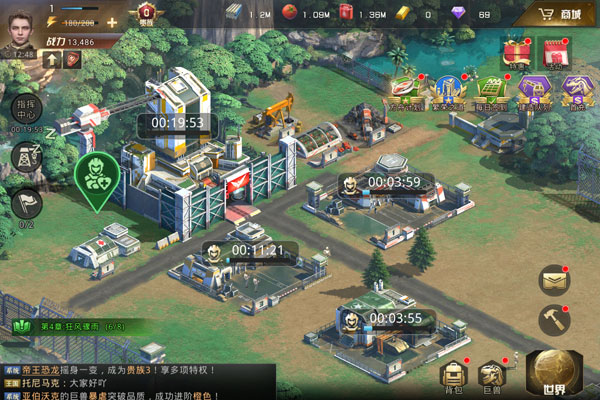Go to the 世界 world map
Viewport: 600px width, 400px height.
tap(556, 374)
